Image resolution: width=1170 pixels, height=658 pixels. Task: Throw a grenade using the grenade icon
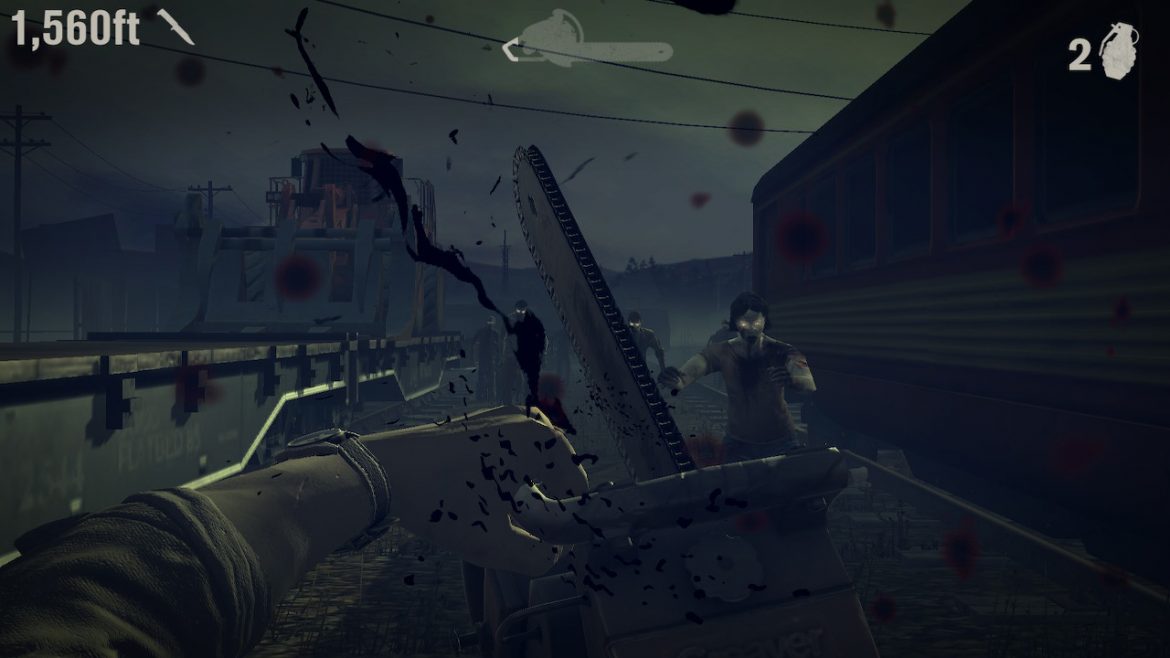click(1119, 50)
